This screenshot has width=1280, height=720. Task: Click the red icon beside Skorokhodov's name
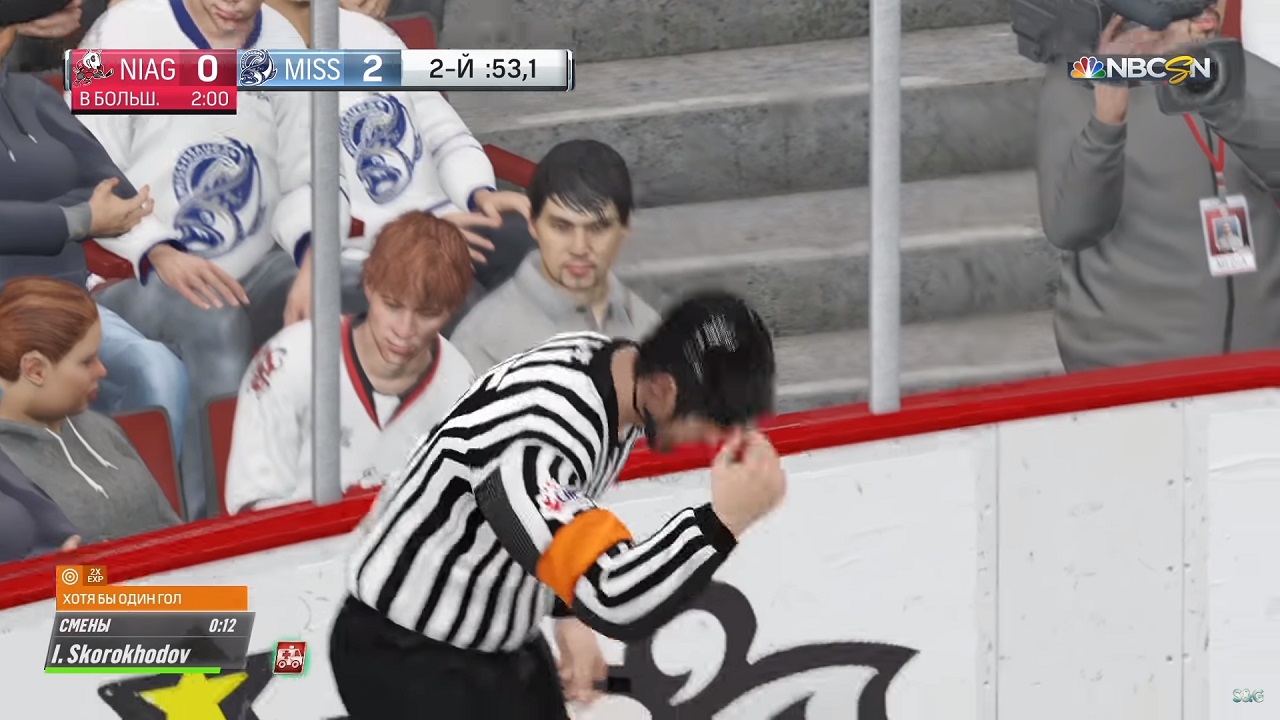coord(290,657)
